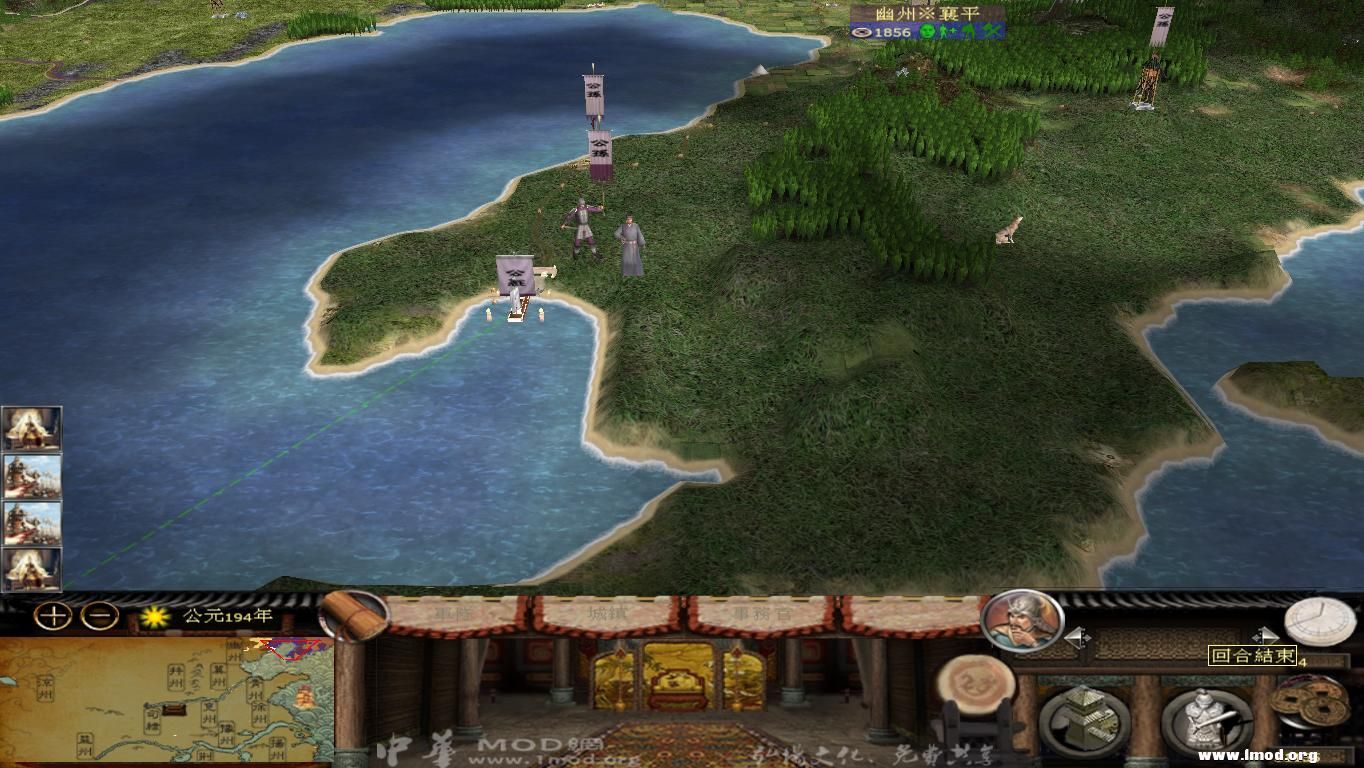1364x768 pixels.
Task: Click the population growth figure icon on the settlement banner
Action: [x=948, y=30]
